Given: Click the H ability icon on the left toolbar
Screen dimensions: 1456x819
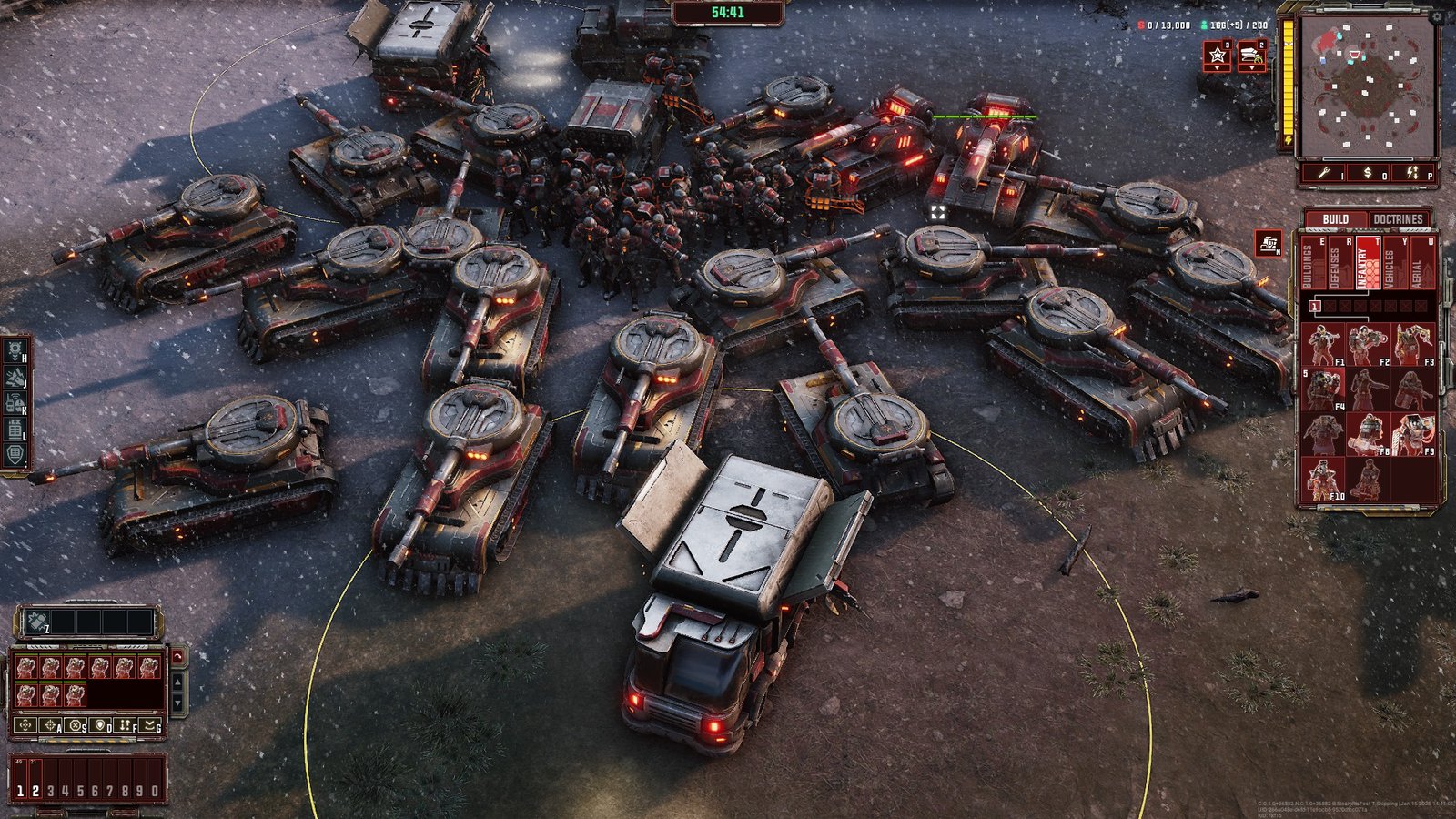Looking at the screenshot, I should tap(16, 349).
